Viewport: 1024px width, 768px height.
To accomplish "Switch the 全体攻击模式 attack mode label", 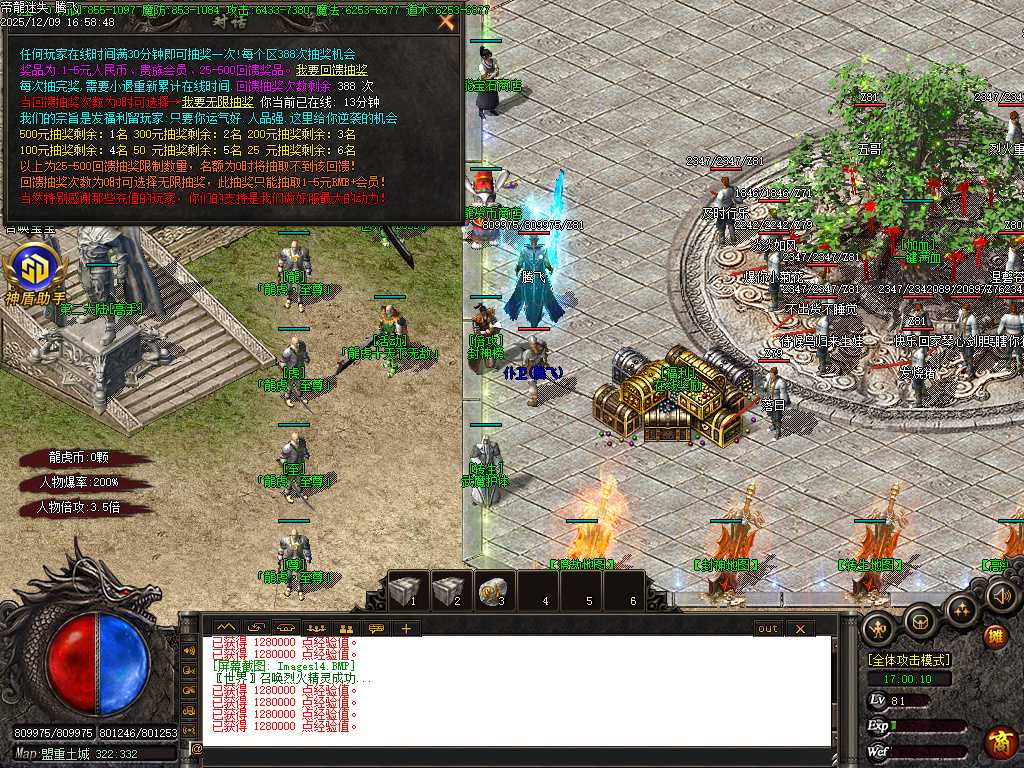I will click(909, 660).
